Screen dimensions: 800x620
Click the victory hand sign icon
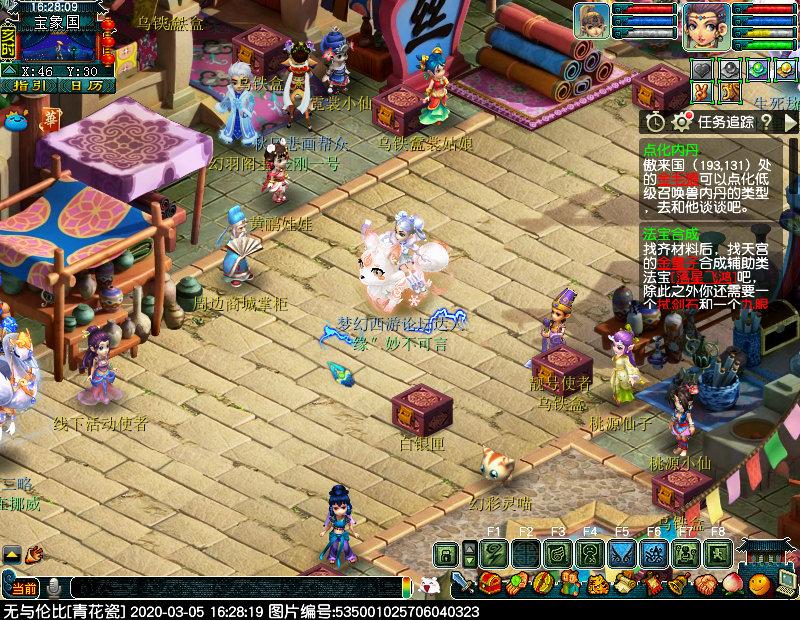tap(703, 92)
